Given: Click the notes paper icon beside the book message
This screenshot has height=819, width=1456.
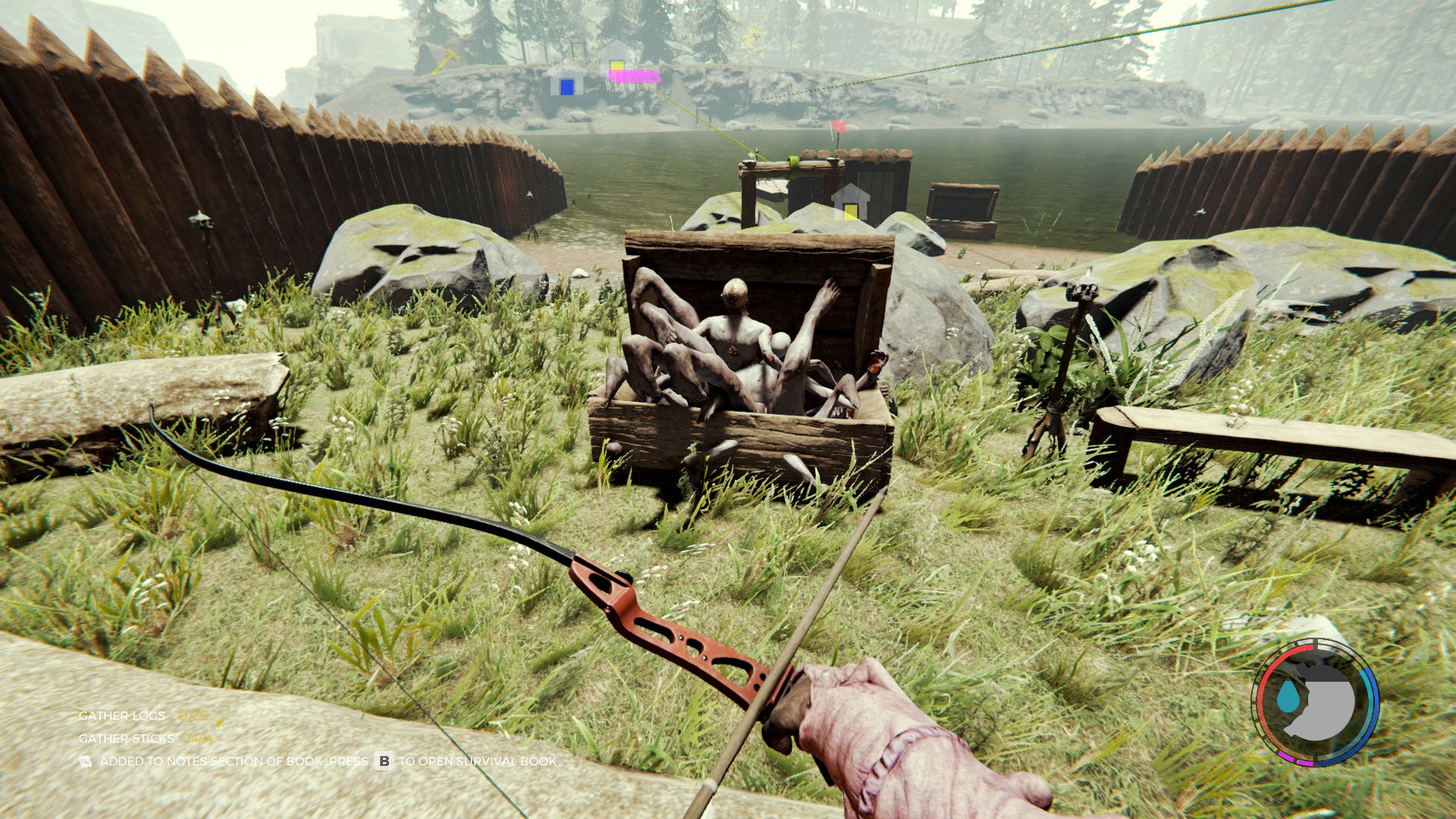Looking at the screenshot, I should [84, 762].
